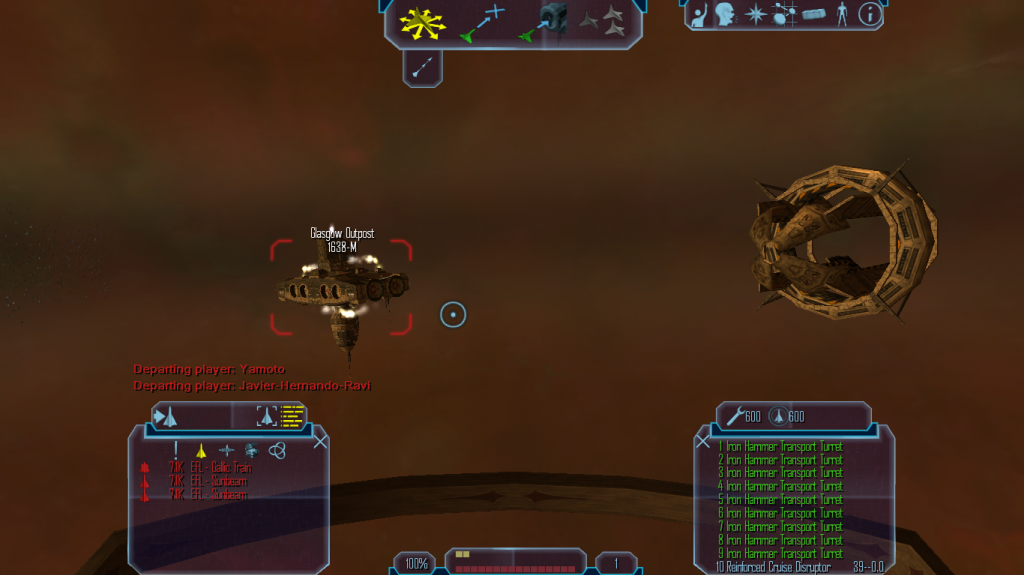Open the star-shaped nav map icon
1024x575 pixels.
754,14
